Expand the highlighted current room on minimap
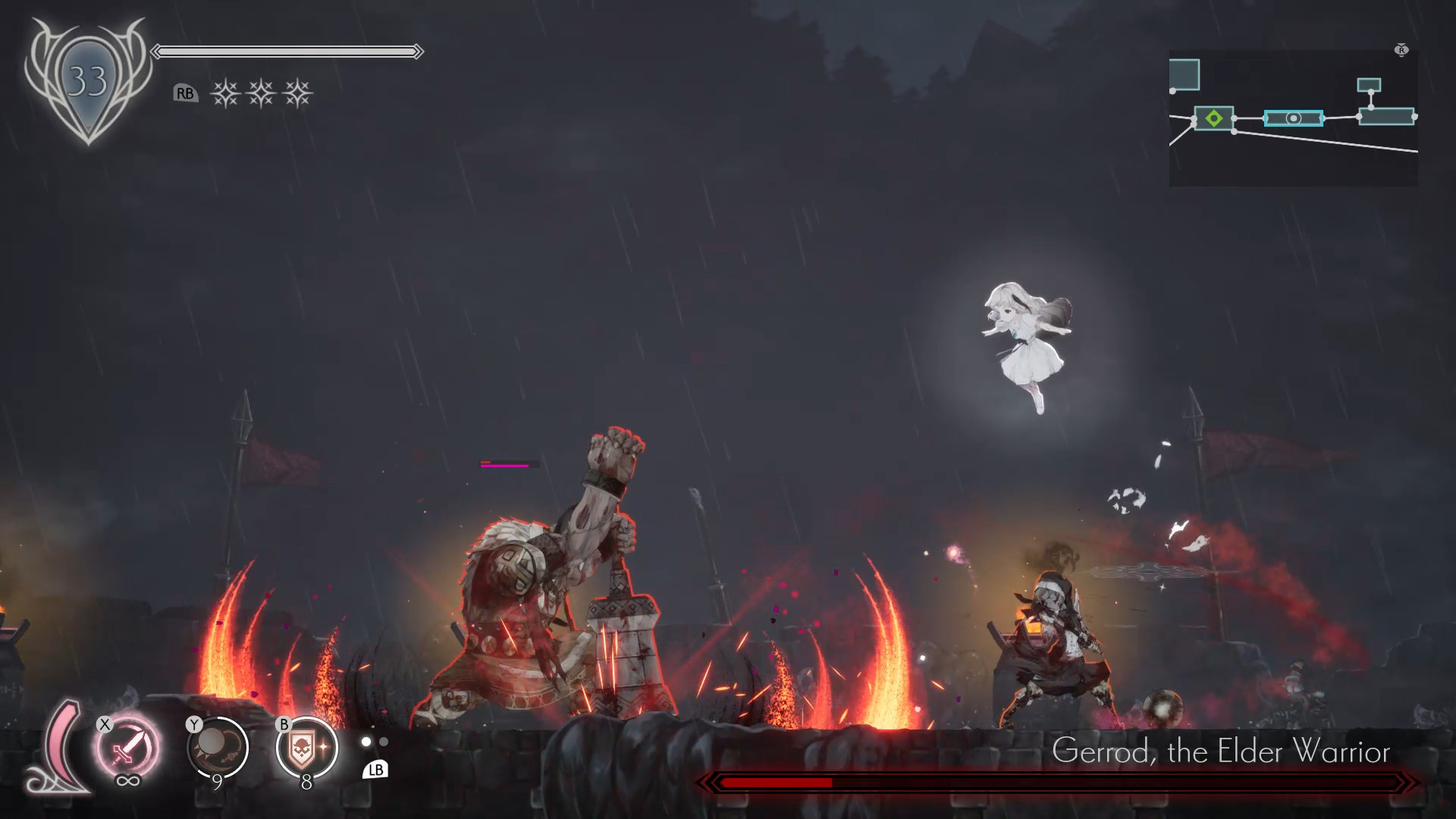 coord(1294,118)
